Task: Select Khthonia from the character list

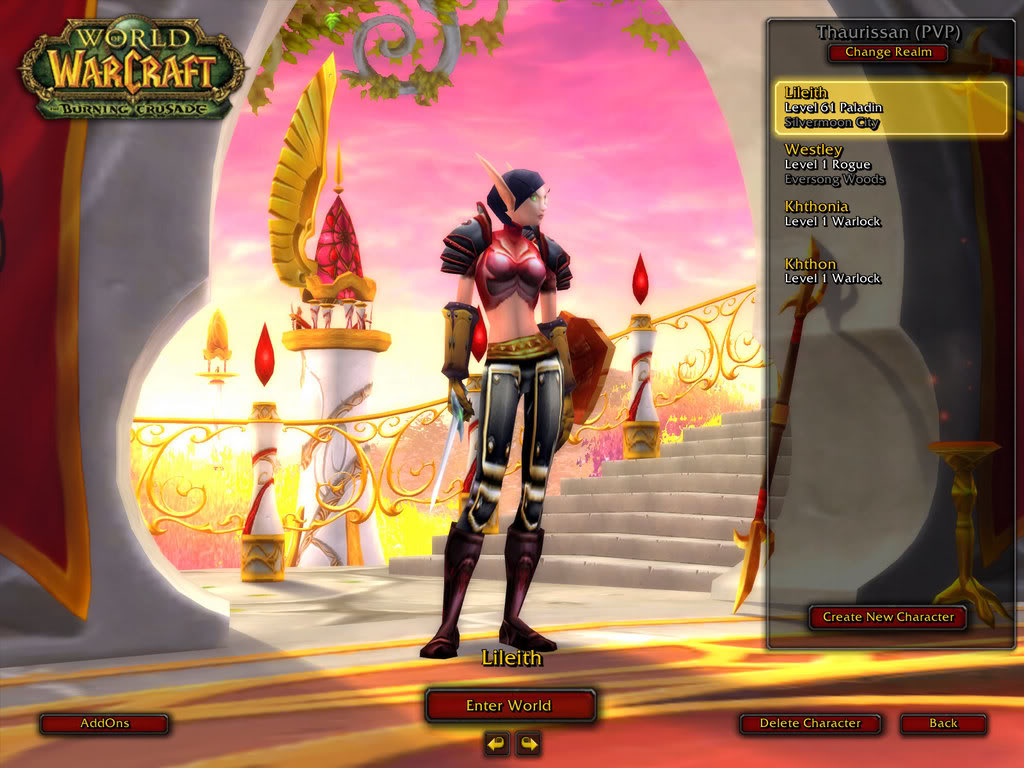Action: coord(890,214)
